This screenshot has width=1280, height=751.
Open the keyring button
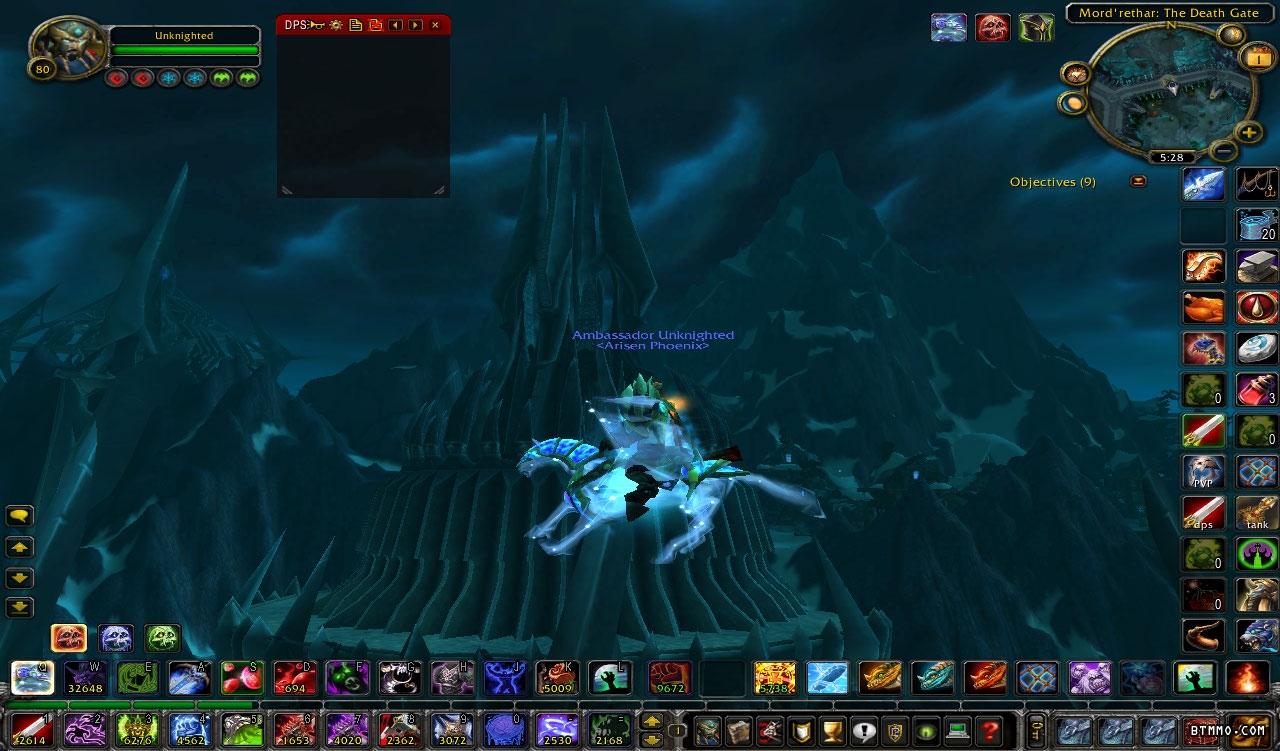click(1038, 730)
